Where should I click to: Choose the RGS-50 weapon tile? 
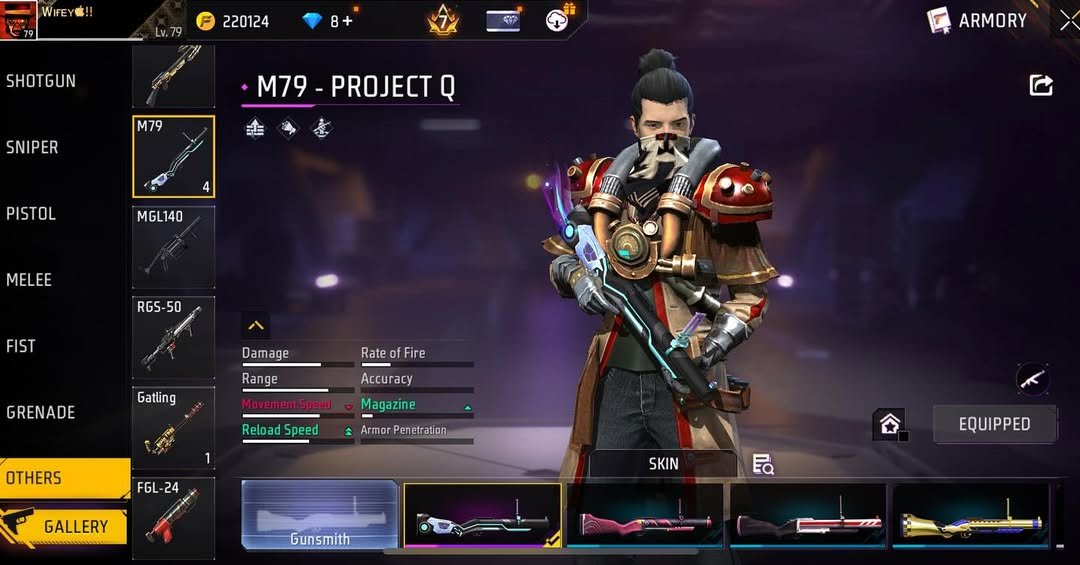click(x=173, y=337)
